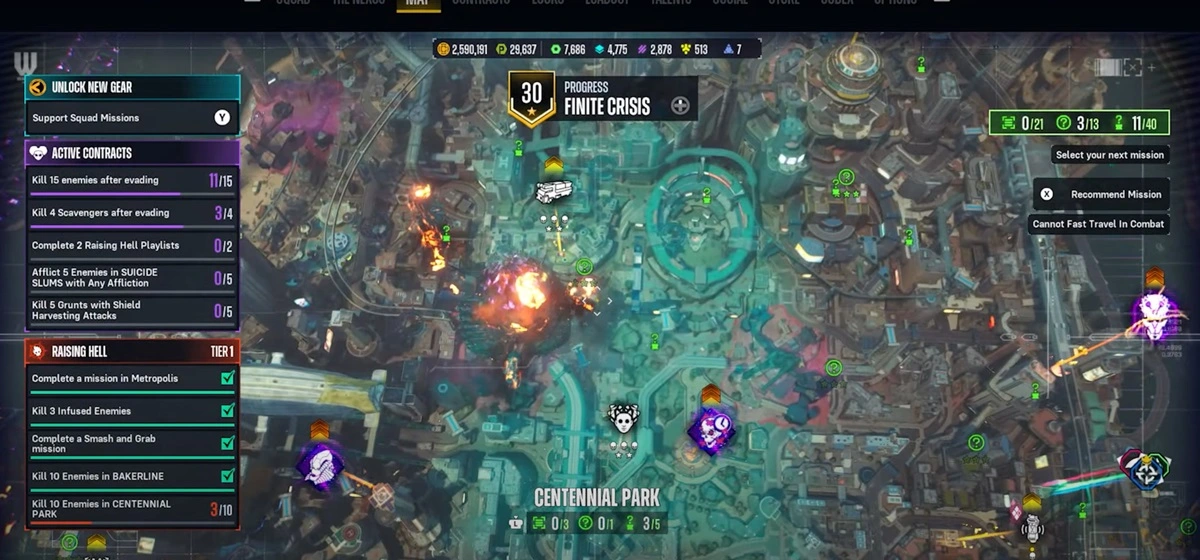The height and width of the screenshot is (560, 1200).
Task: Expand the Unlock New Gear panel header
Action: [131, 87]
